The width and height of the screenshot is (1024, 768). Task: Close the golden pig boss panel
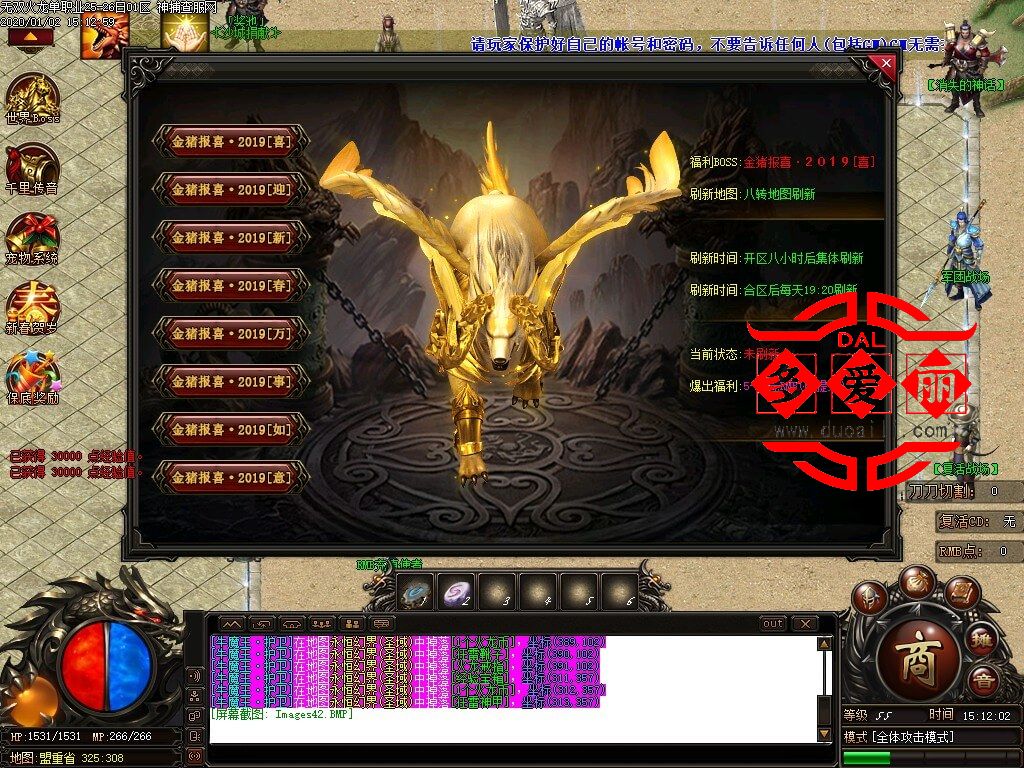886,64
